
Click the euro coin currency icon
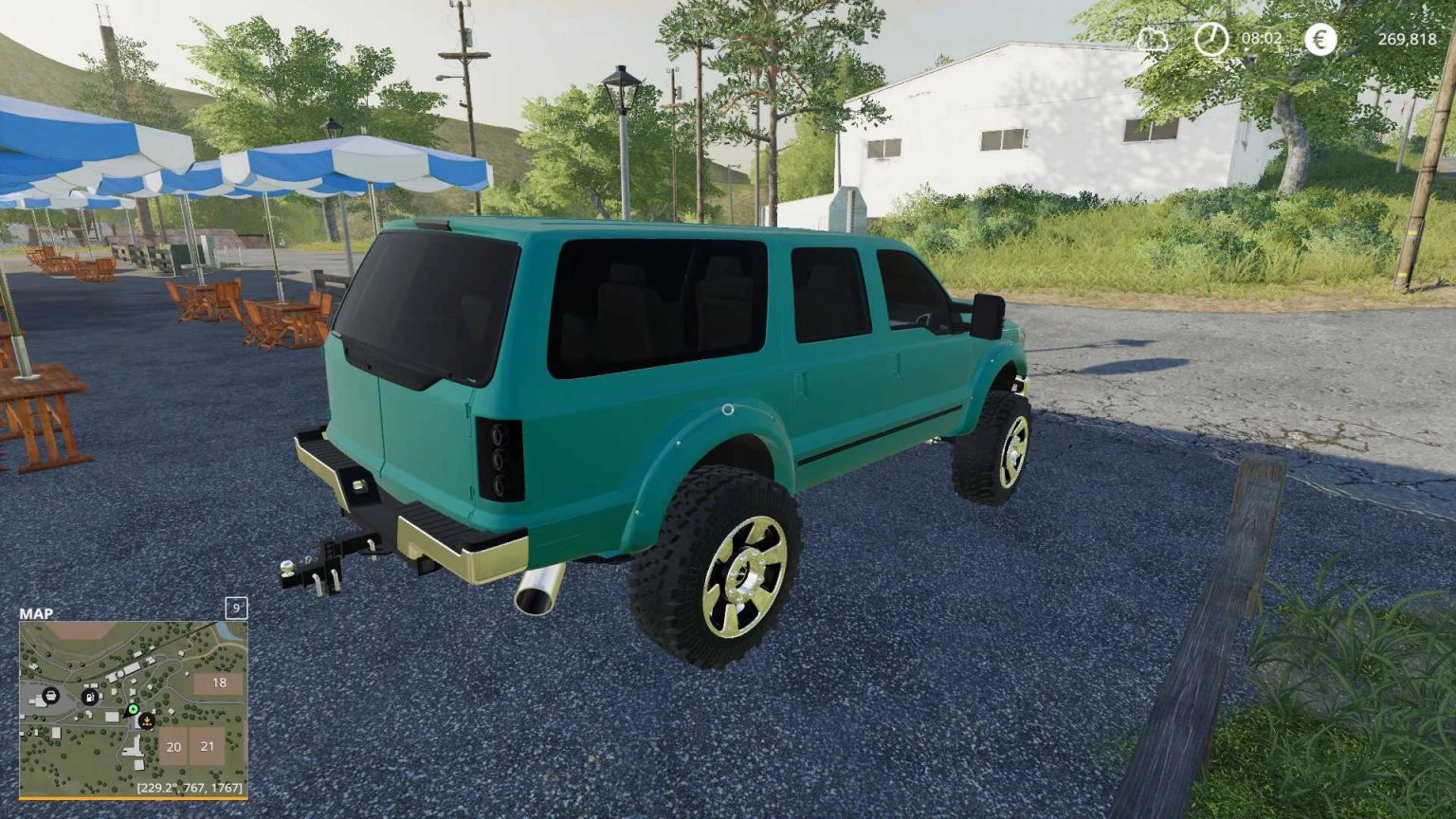(1318, 41)
